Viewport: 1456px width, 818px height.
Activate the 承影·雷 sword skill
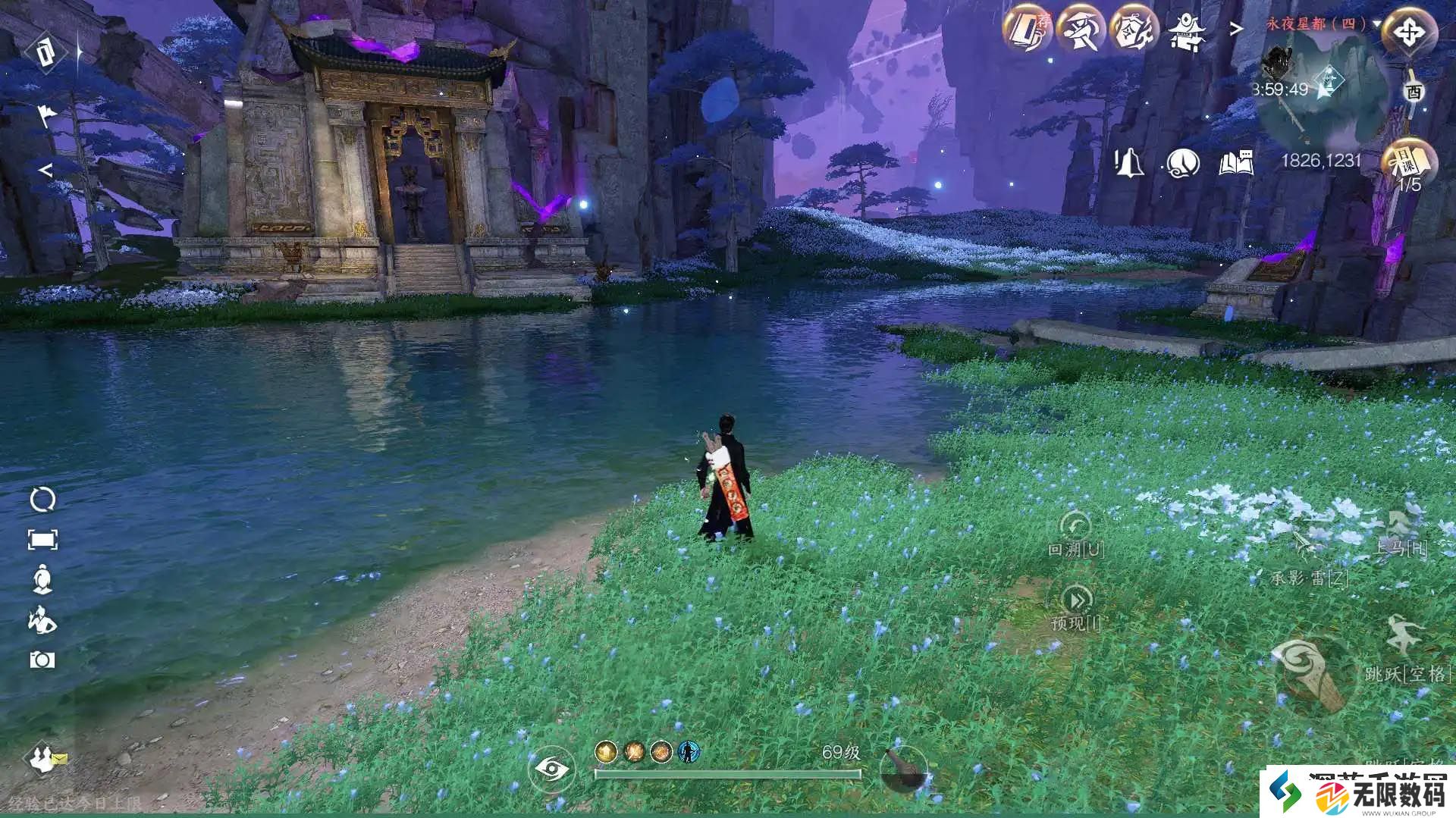point(1307,547)
